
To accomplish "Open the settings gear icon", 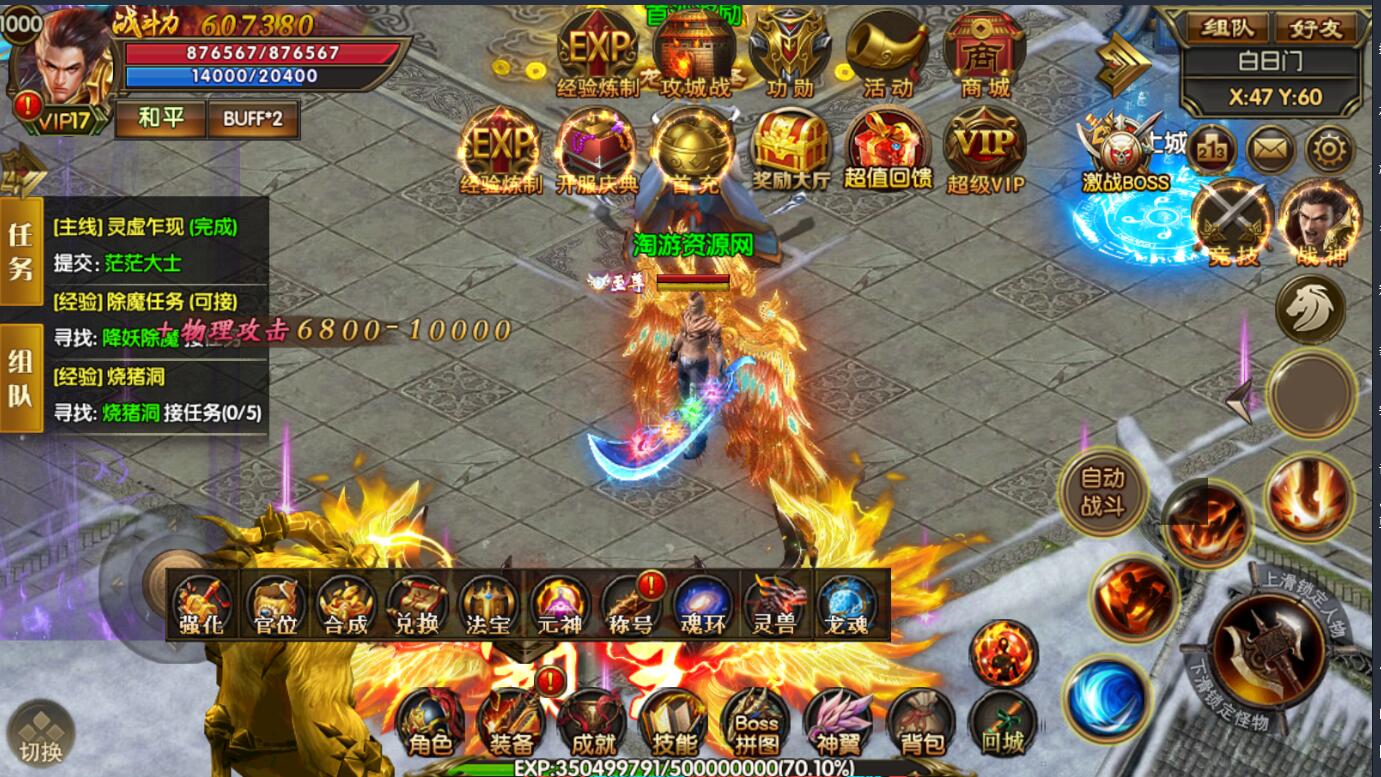I will 1330,151.
